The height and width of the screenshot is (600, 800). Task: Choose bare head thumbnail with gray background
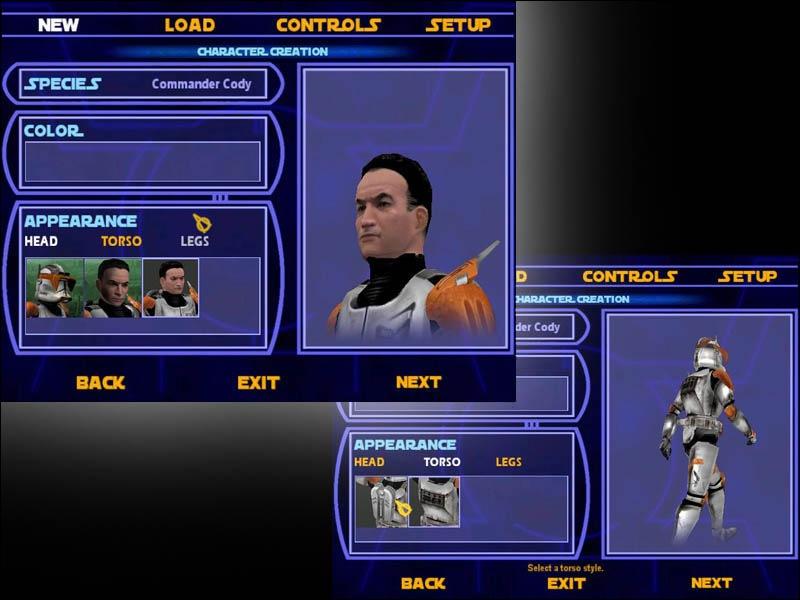170,288
